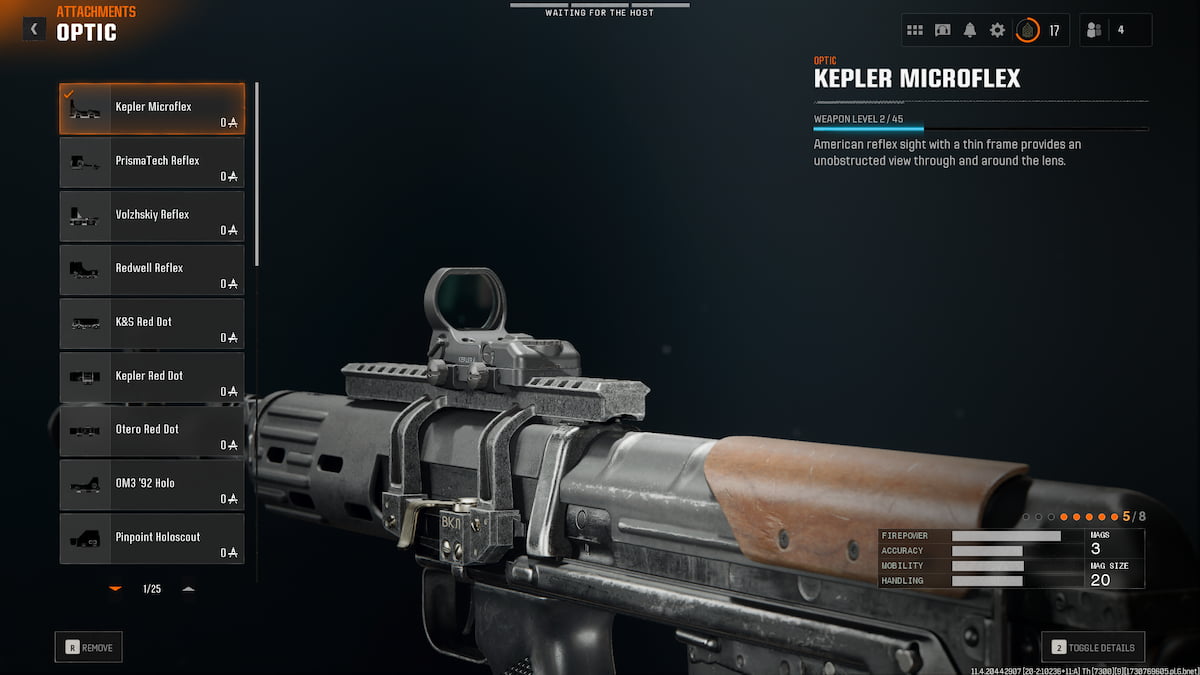1200x675 pixels.
Task: Open the settings gear
Action: (x=997, y=30)
